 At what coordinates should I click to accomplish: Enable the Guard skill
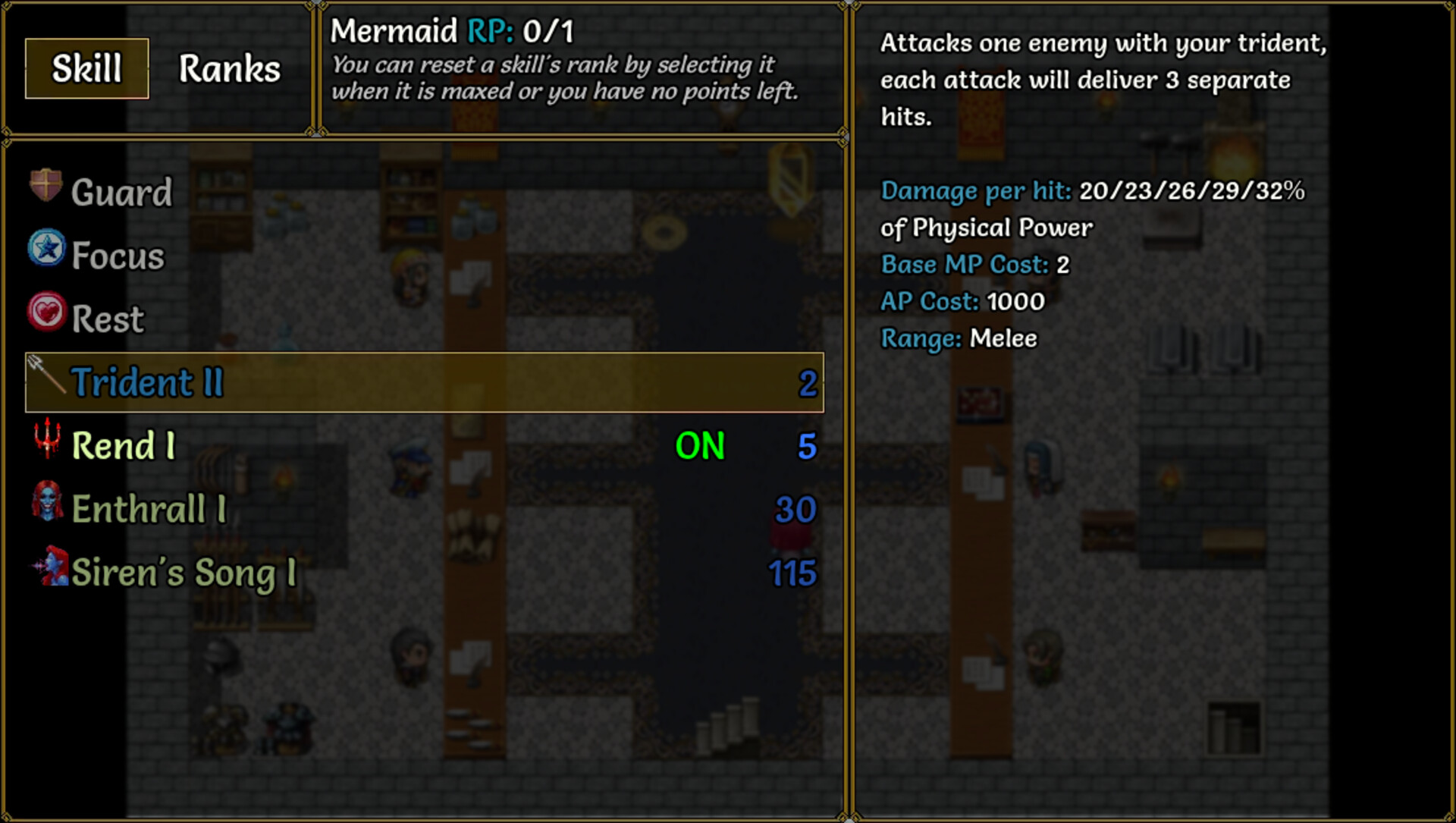click(x=121, y=191)
